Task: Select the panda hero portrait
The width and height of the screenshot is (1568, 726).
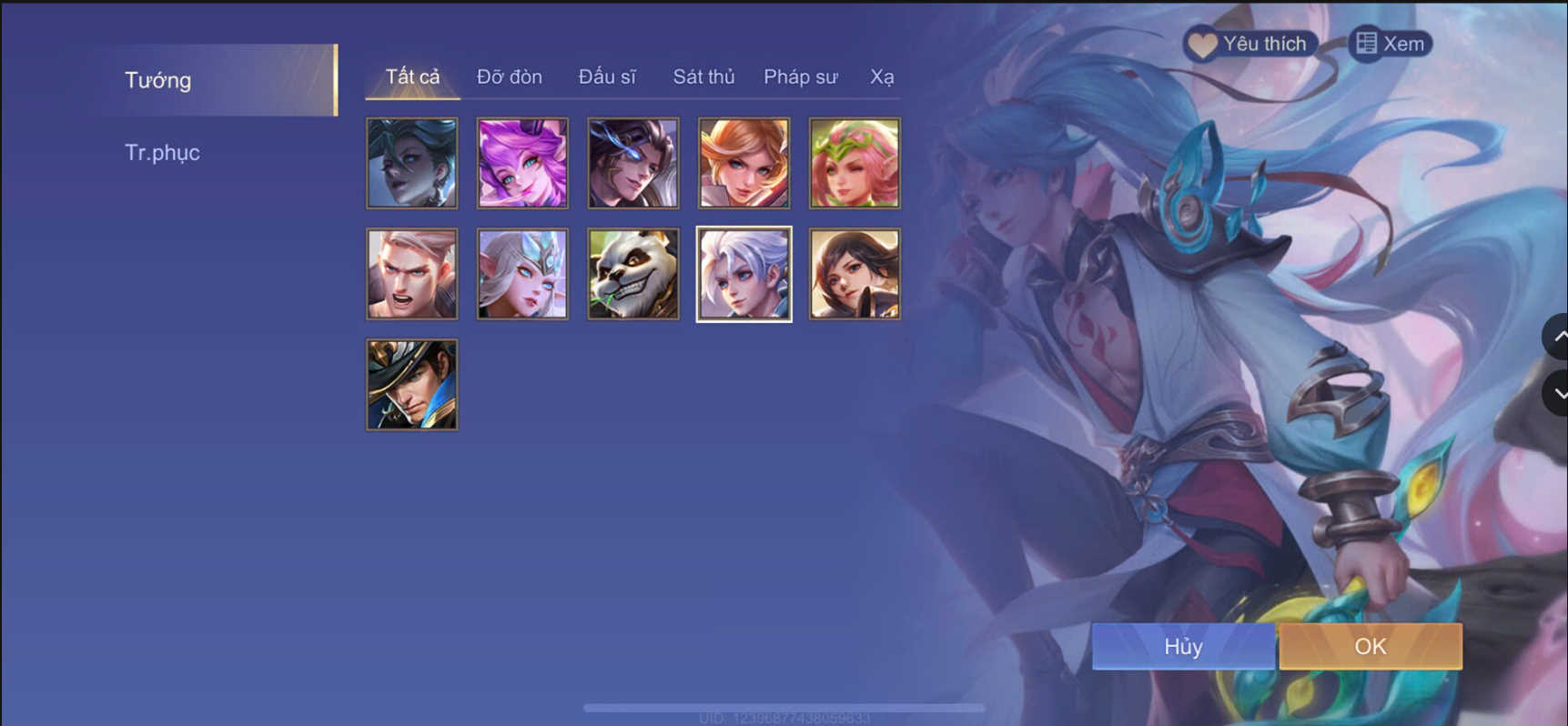Action: 632,273
